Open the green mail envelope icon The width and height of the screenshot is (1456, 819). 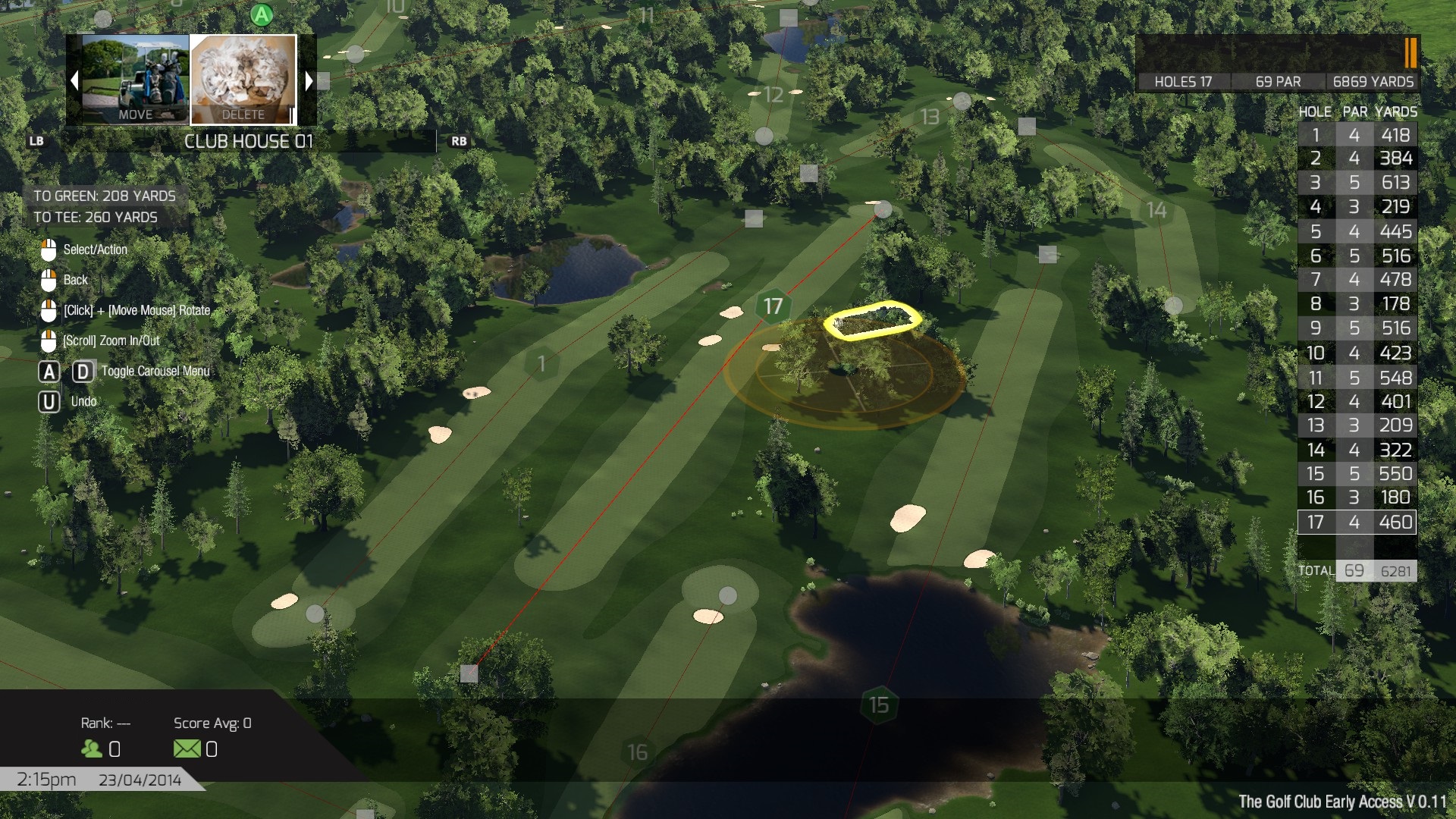pyautogui.click(x=187, y=749)
